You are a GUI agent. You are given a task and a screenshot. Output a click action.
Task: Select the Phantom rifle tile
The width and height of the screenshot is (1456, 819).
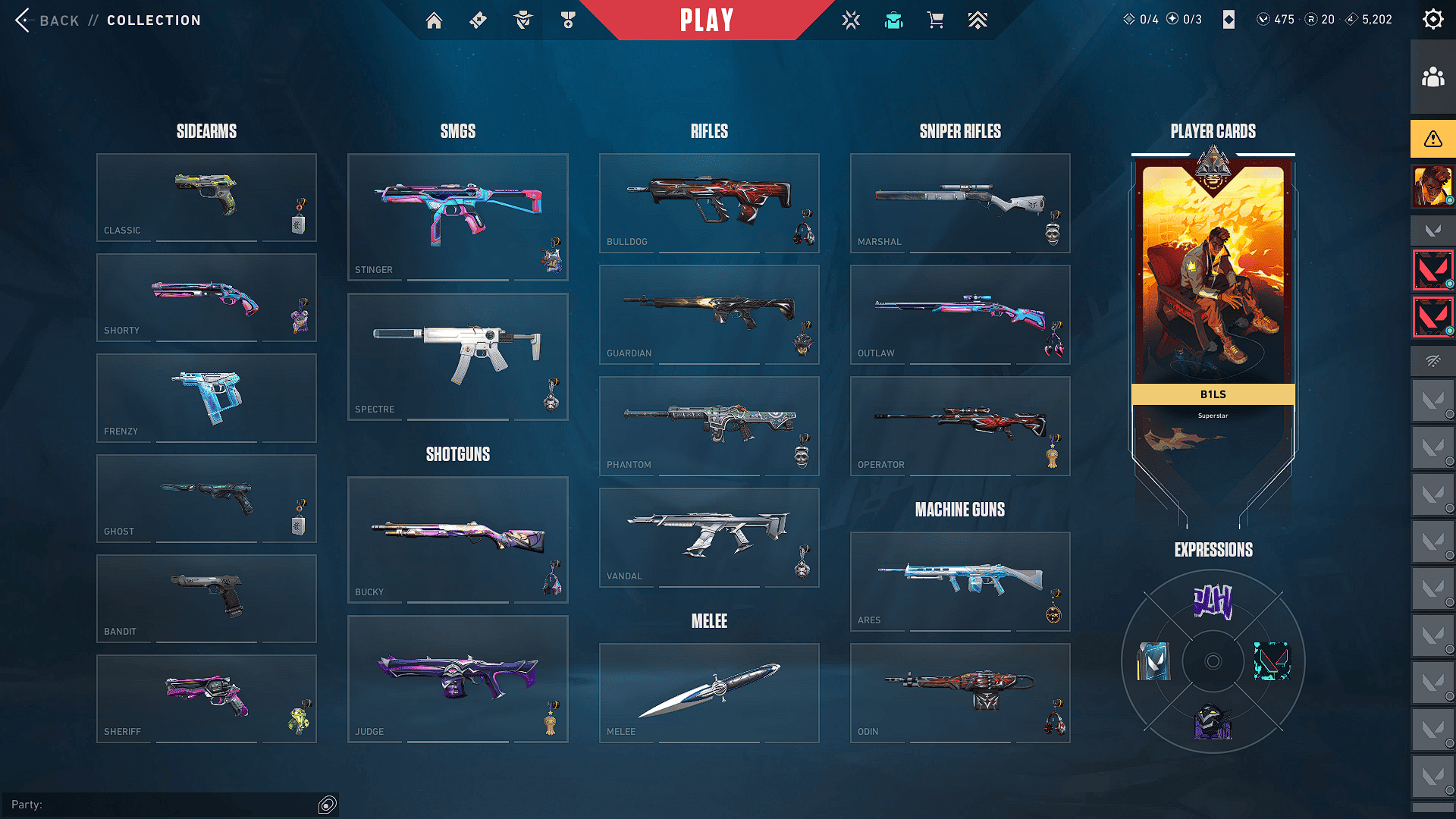coord(709,425)
